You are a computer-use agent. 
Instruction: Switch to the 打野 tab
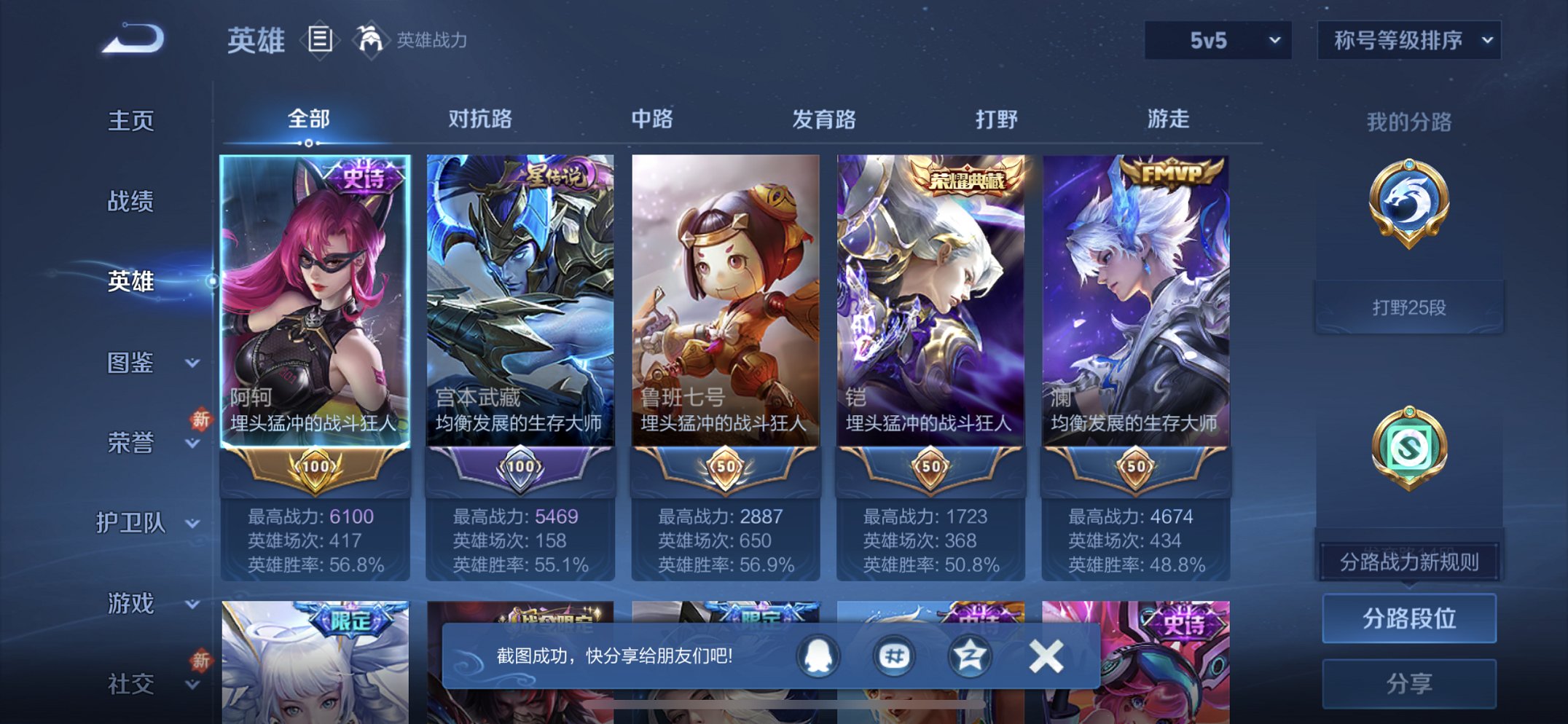(x=995, y=119)
